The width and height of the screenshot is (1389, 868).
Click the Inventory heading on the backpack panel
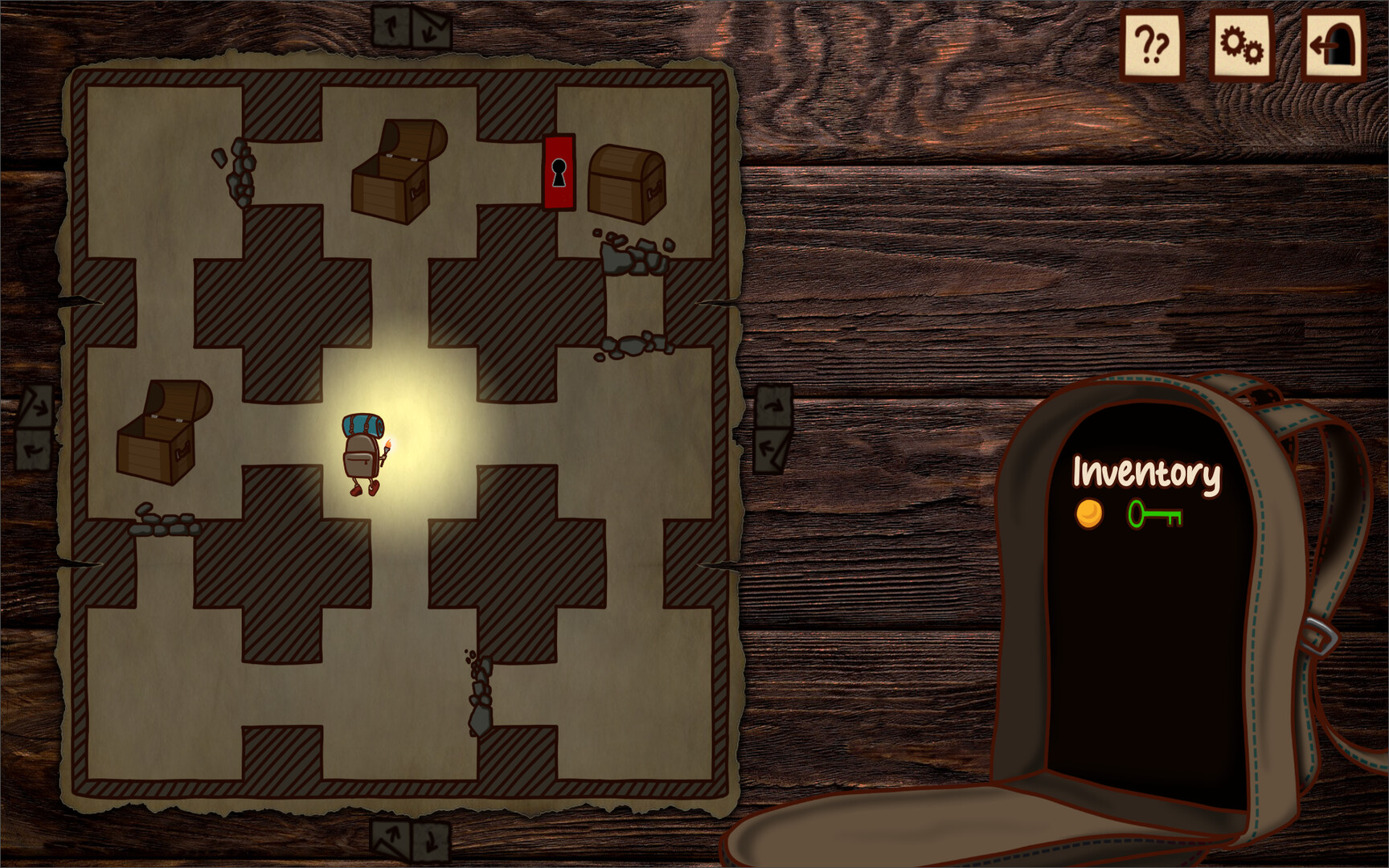[1147, 473]
